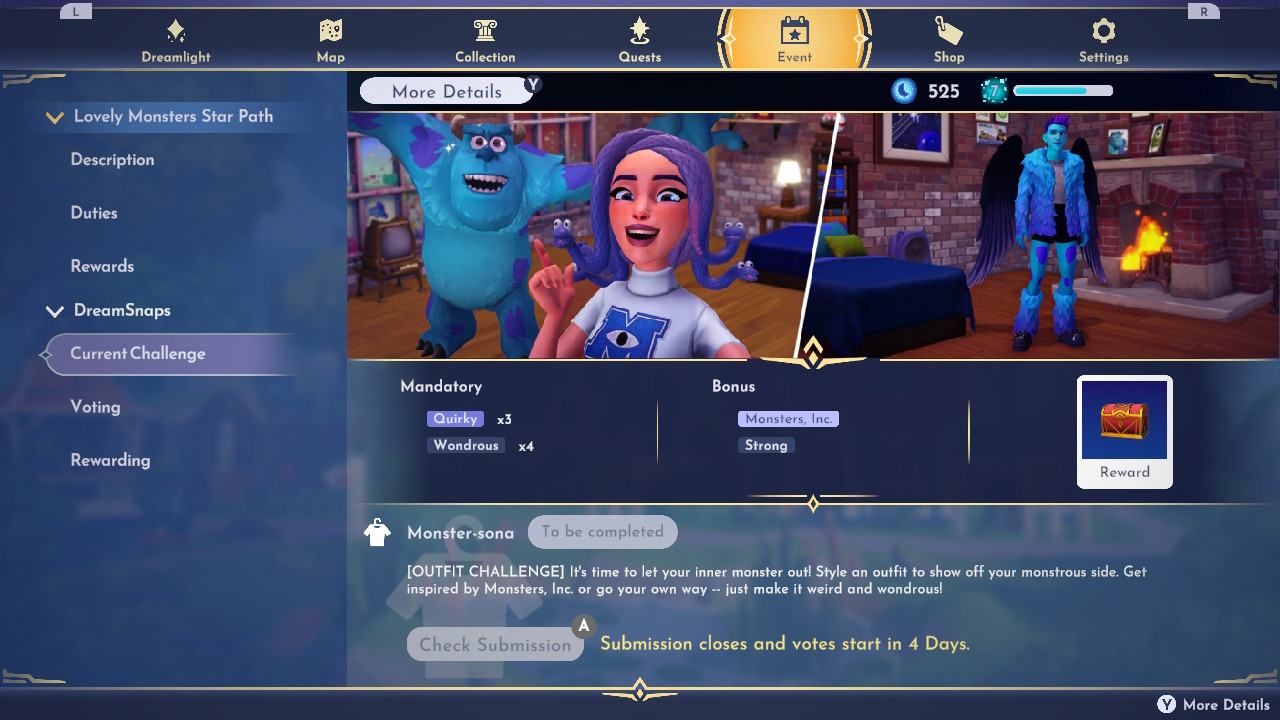Screen dimensions: 1280x720
Task: Select Current Challenge in the sidebar
Action: pos(137,353)
